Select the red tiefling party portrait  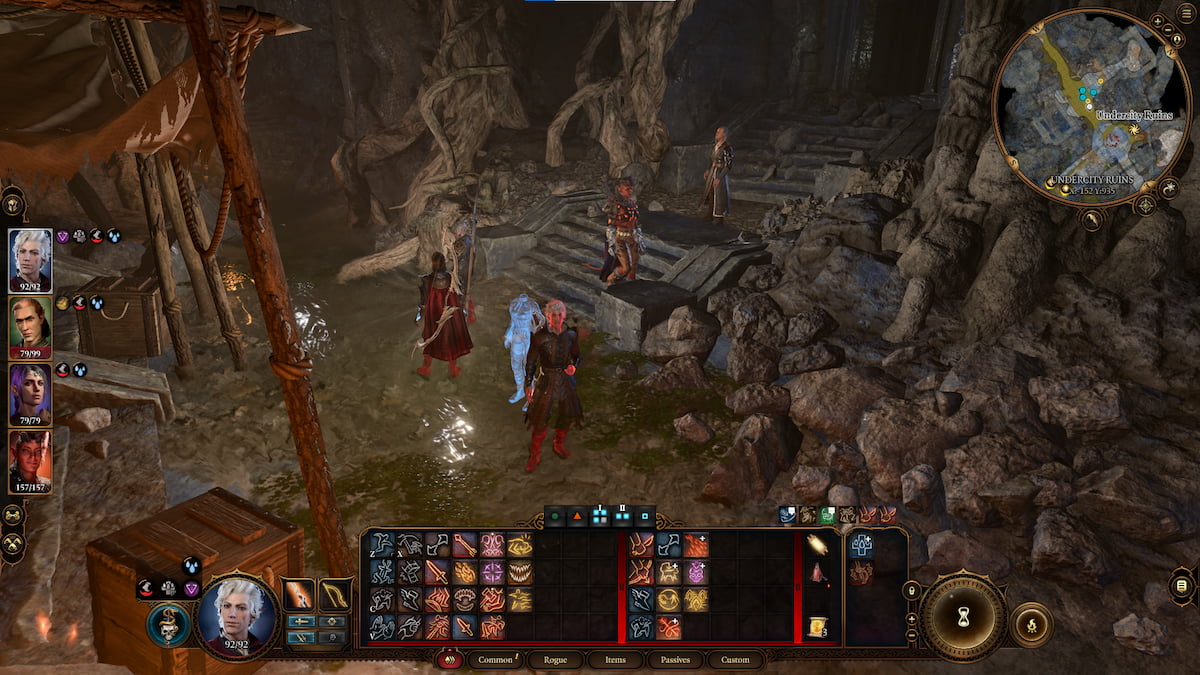(30, 461)
